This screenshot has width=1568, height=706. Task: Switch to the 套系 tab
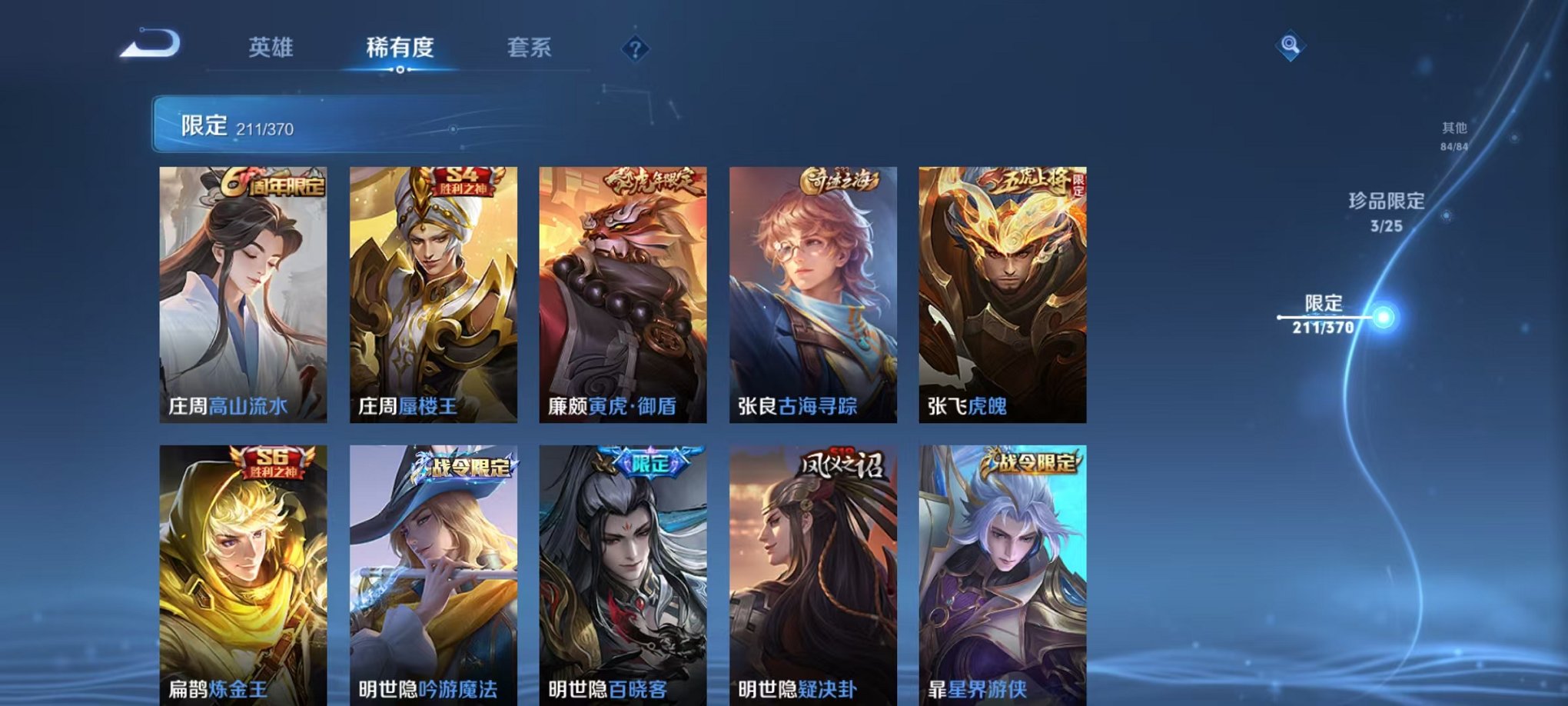(x=538, y=48)
